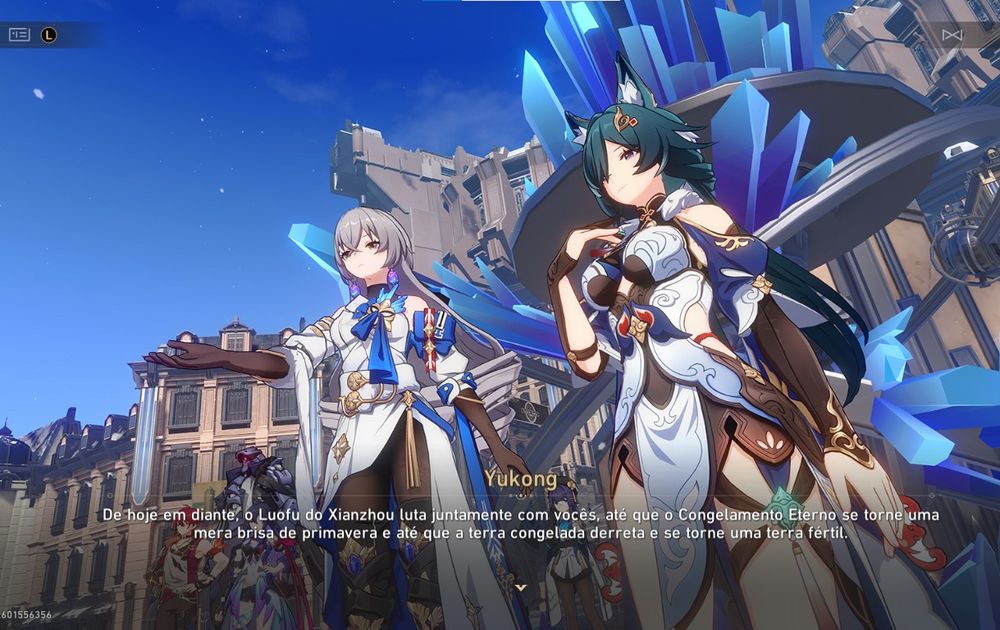Skip the cutscene with the skip button
The width and height of the screenshot is (1000, 630).
[x=952, y=35]
